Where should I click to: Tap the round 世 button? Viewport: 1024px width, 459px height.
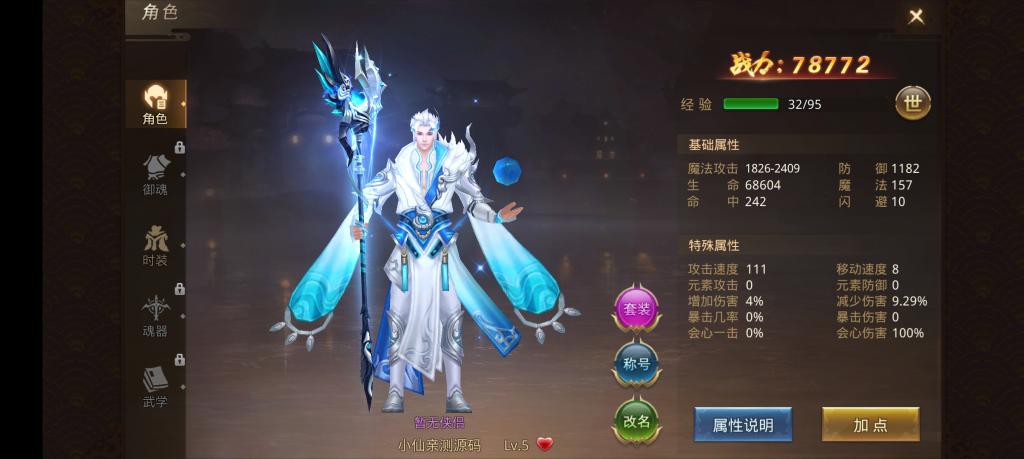(x=912, y=102)
